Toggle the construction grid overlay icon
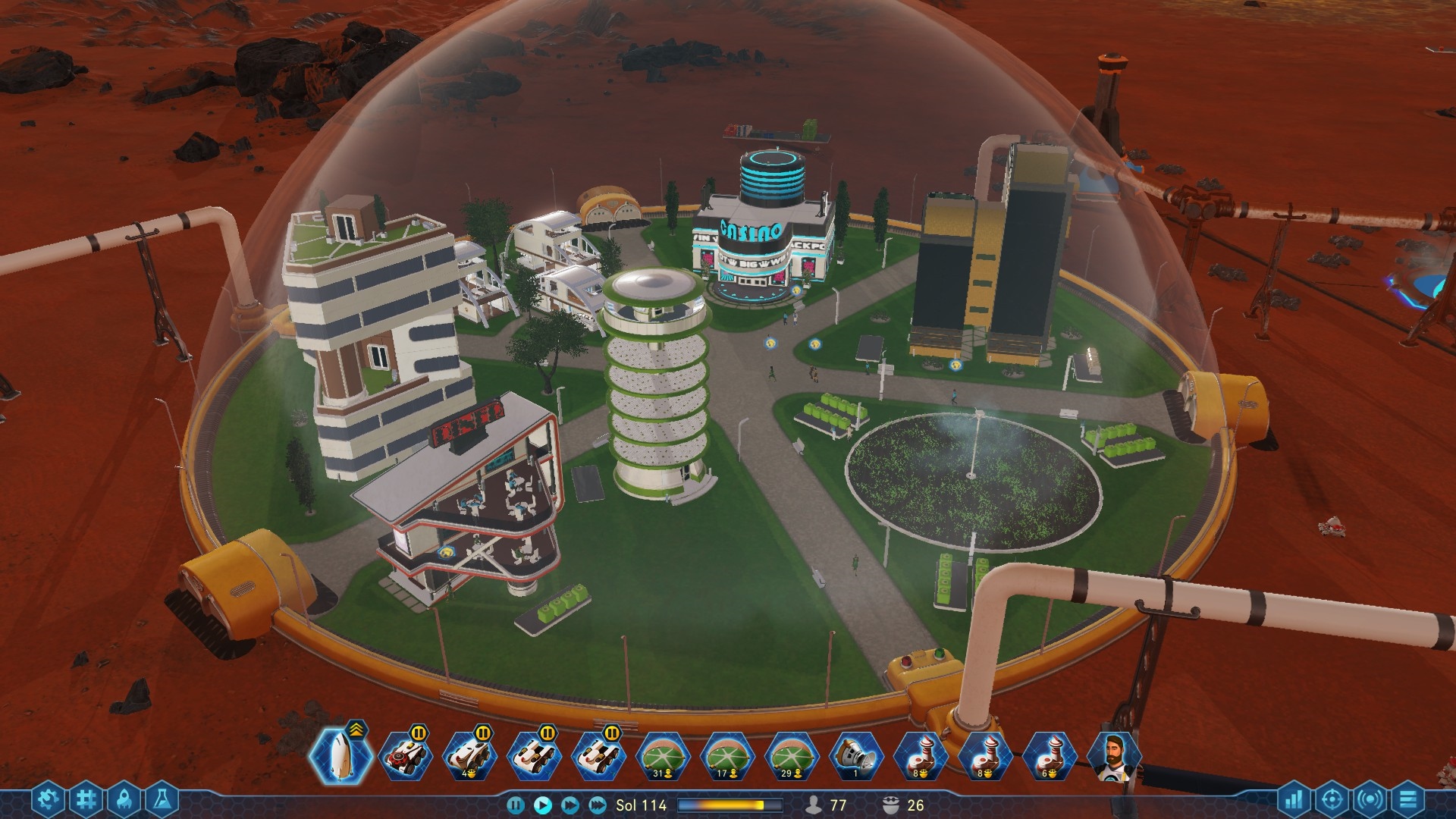The image size is (1456, 819). 87,799
